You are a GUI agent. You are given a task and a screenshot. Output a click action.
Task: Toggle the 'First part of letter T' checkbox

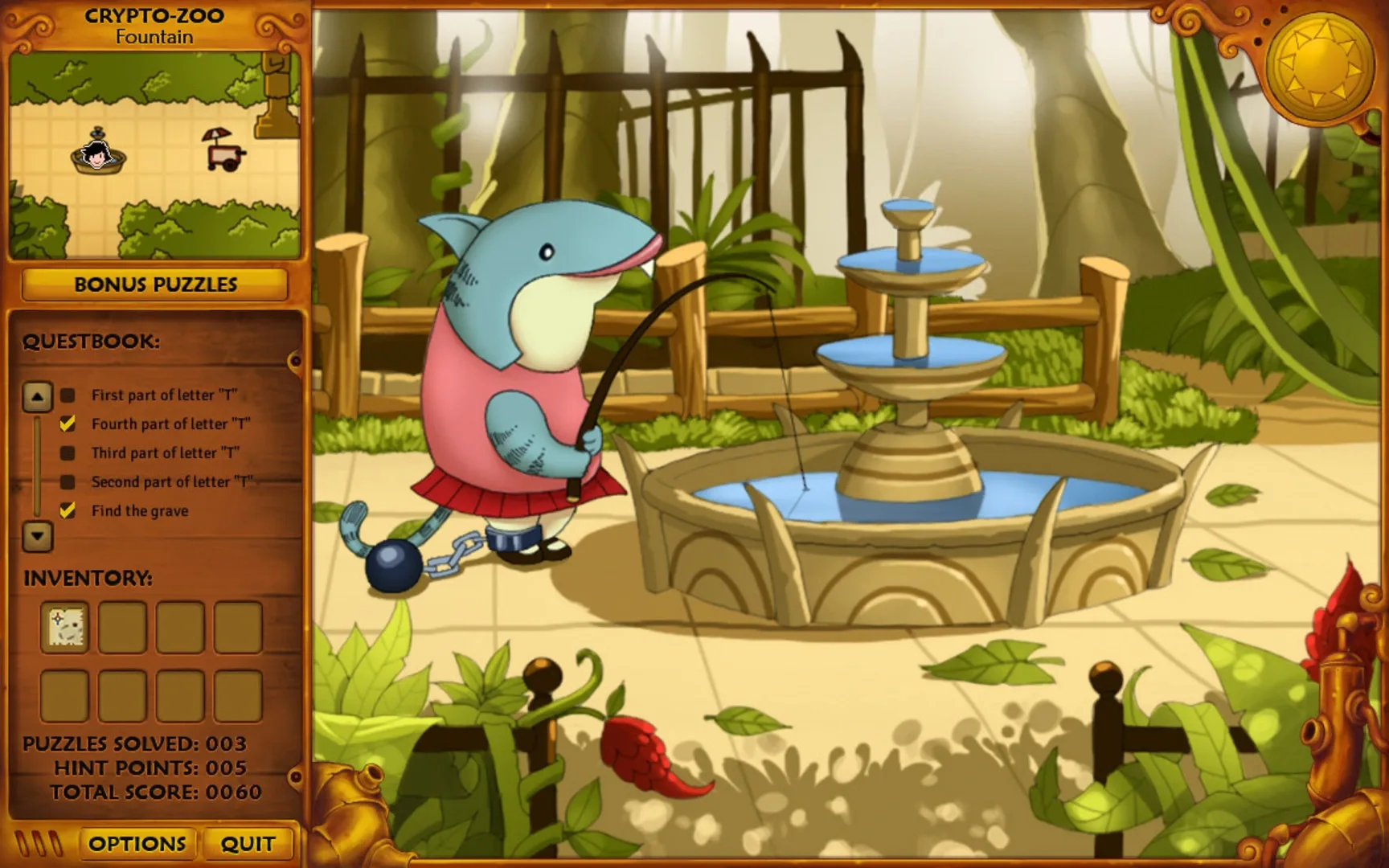point(66,395)
